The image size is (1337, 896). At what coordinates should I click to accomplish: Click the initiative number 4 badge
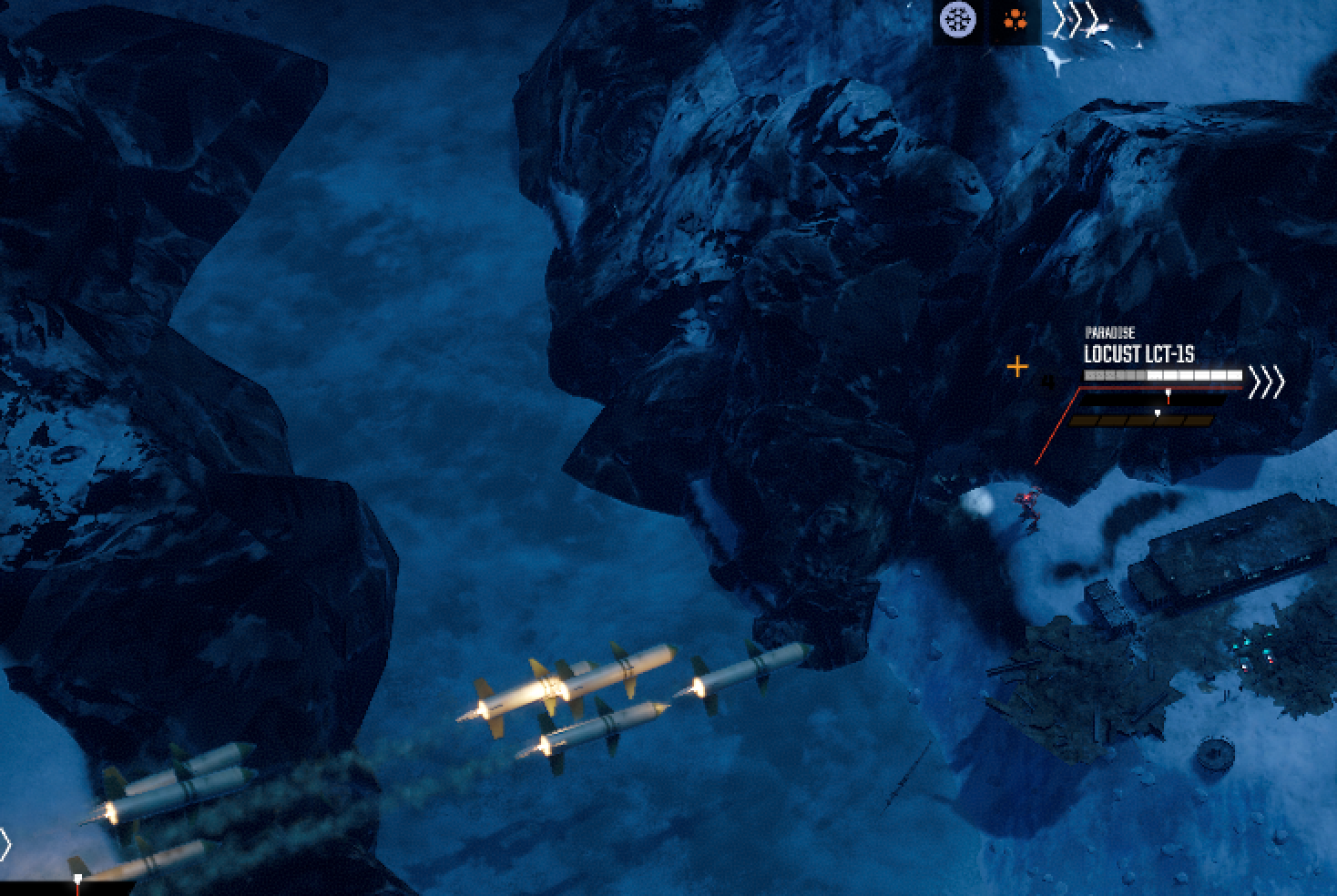pos(1048,381)
